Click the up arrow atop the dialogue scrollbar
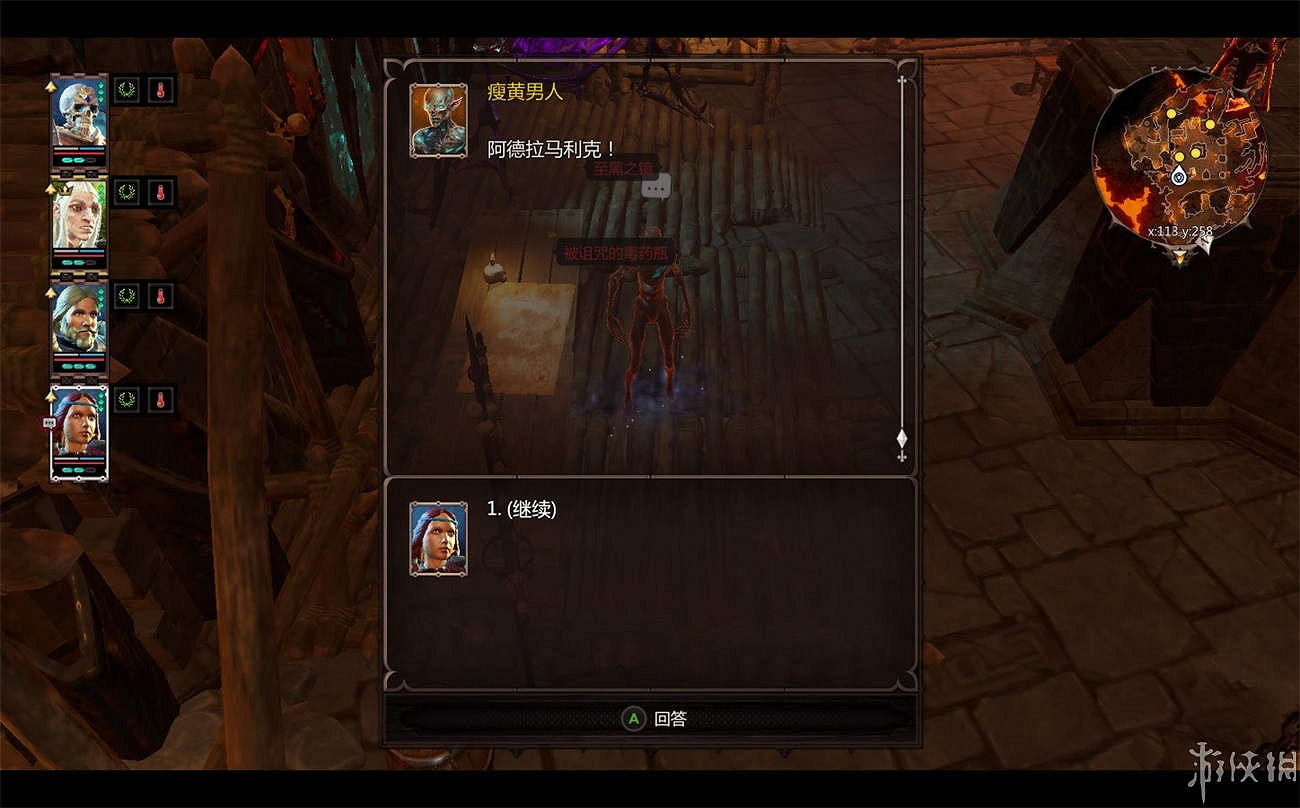 point(901,75)
